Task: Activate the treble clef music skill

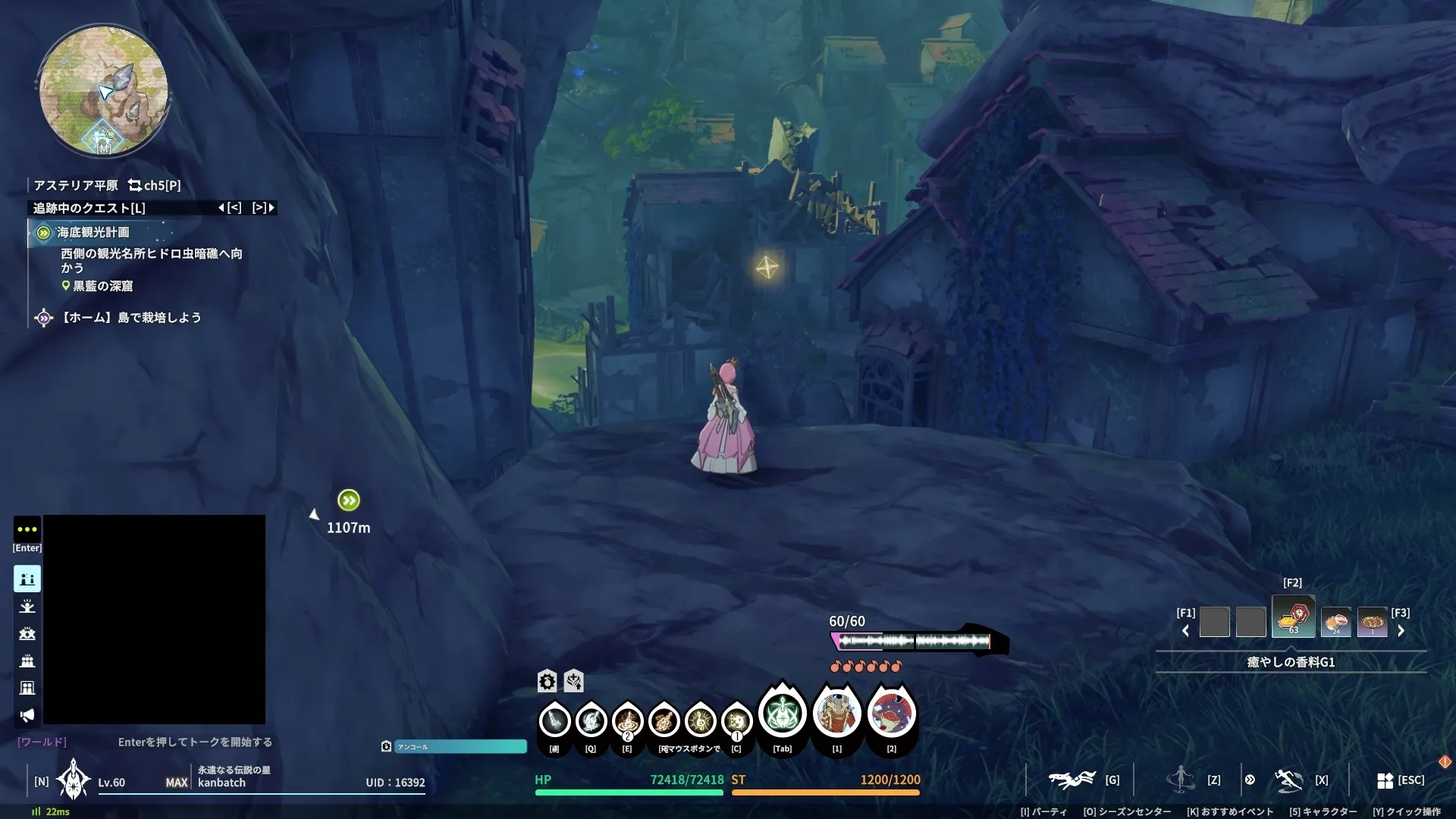Action: click(x=700, y=720)
